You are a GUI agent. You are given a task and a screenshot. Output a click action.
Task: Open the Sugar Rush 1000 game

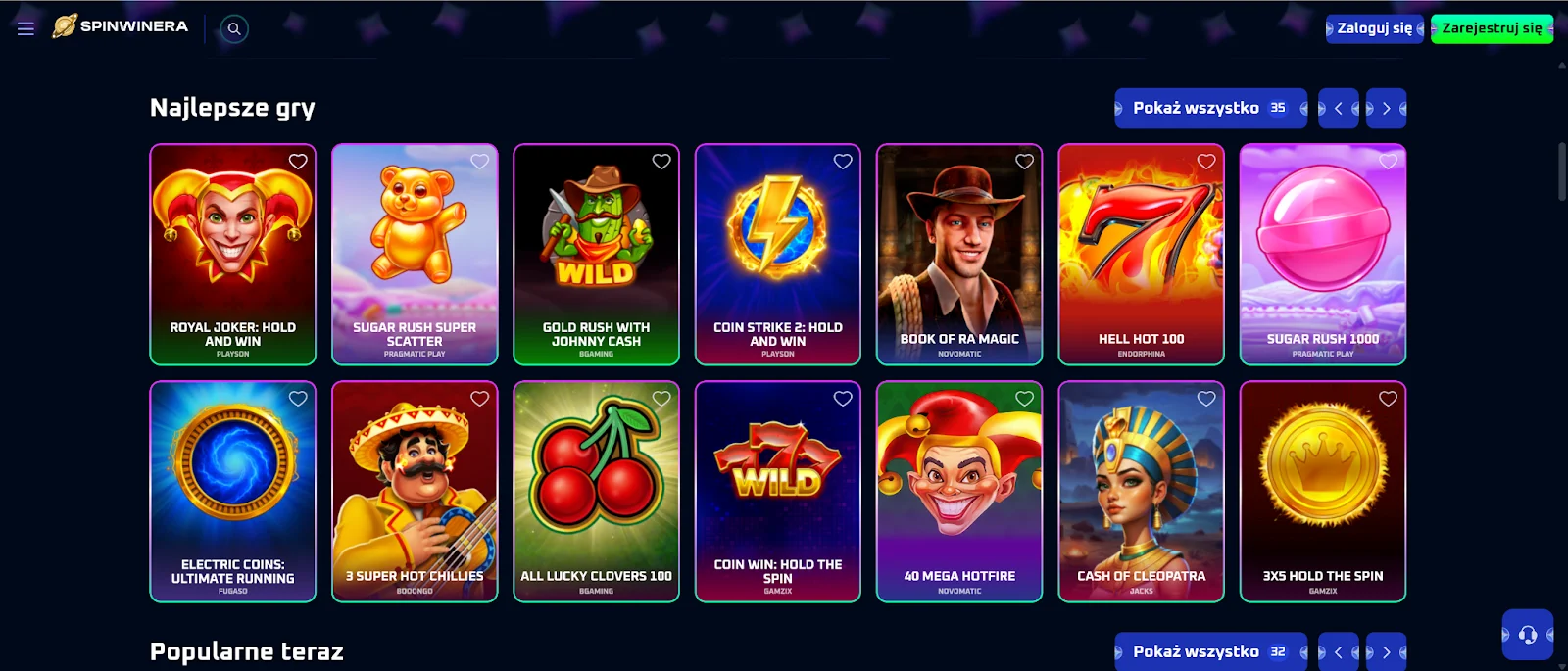click(1323, 254)
